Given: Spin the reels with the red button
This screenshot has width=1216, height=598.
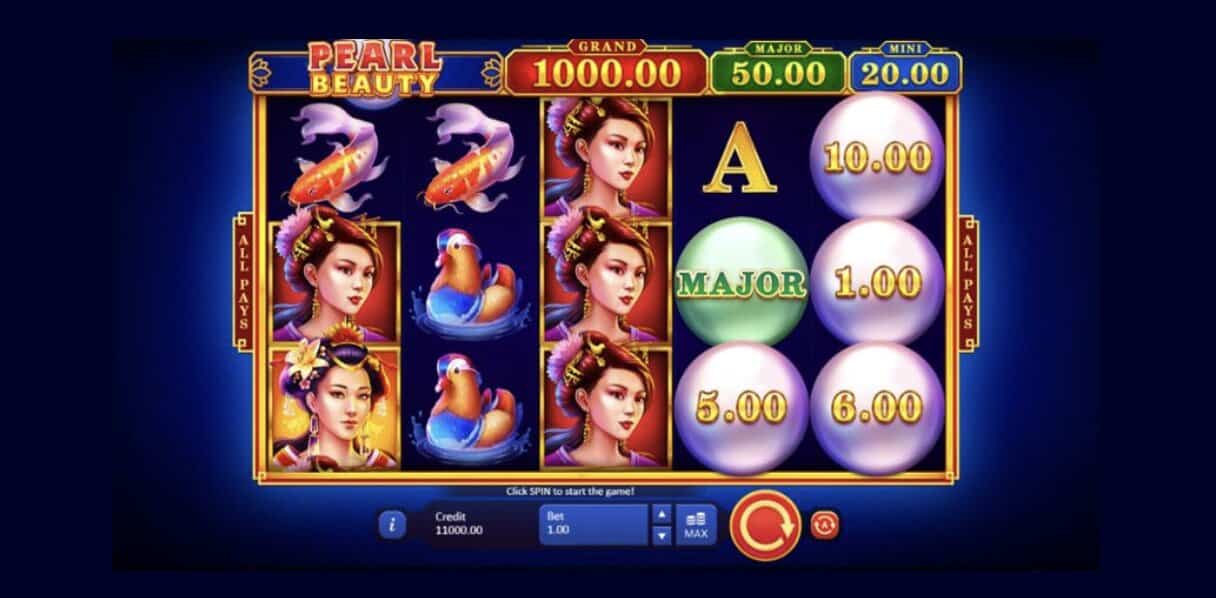Looking at the screenshot, I should (765, 525).
